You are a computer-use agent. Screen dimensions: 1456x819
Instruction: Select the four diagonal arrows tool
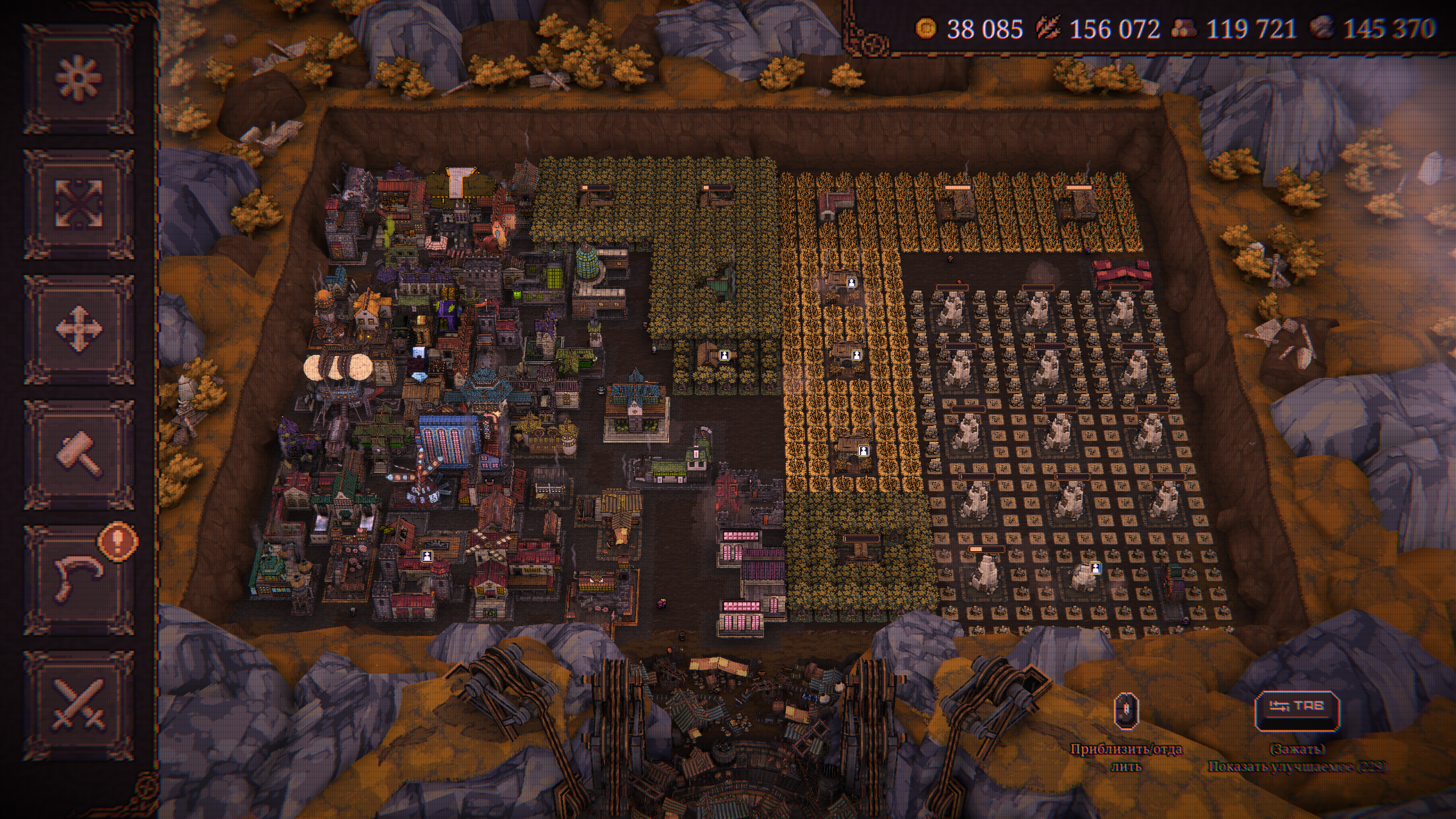click(78, 204)
